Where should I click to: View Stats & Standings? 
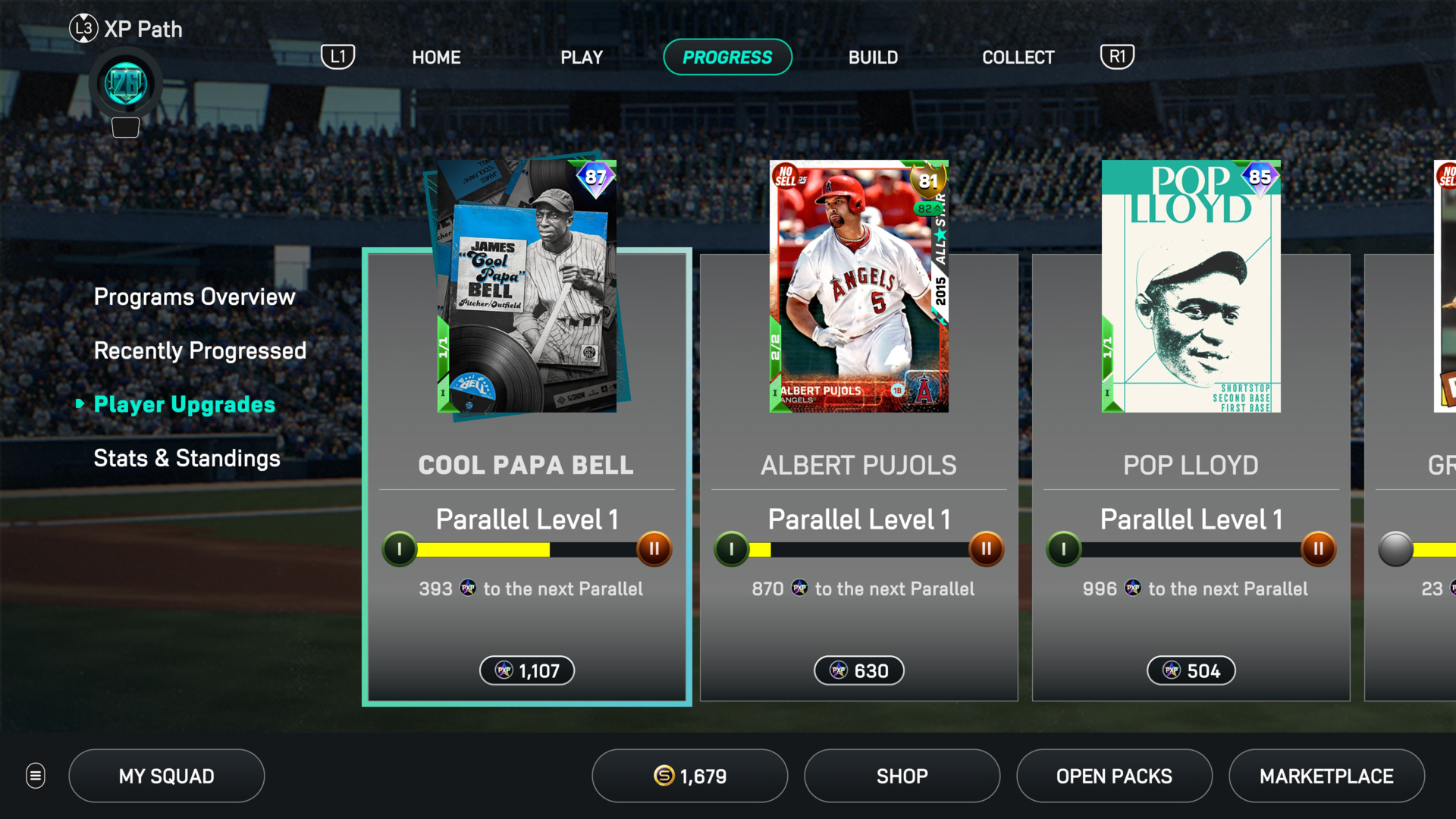(x=187, y=458)
